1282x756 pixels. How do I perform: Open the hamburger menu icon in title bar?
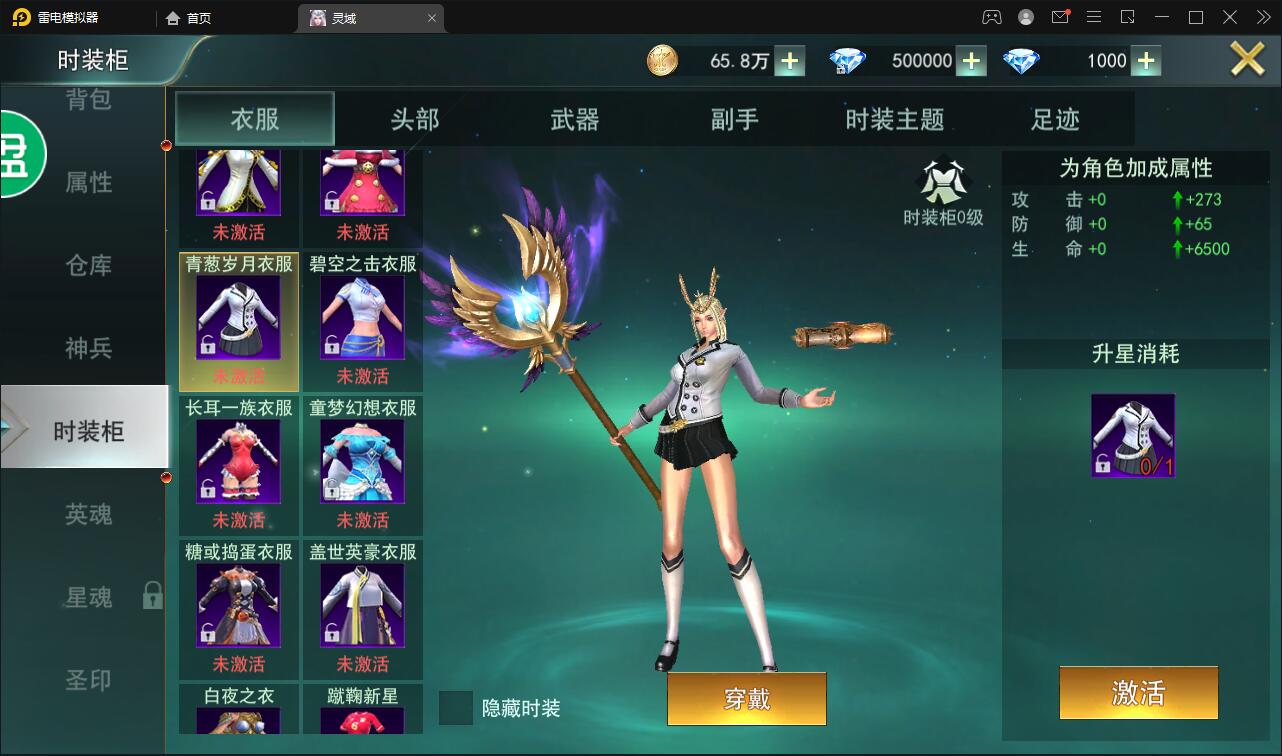[1094, 17]
